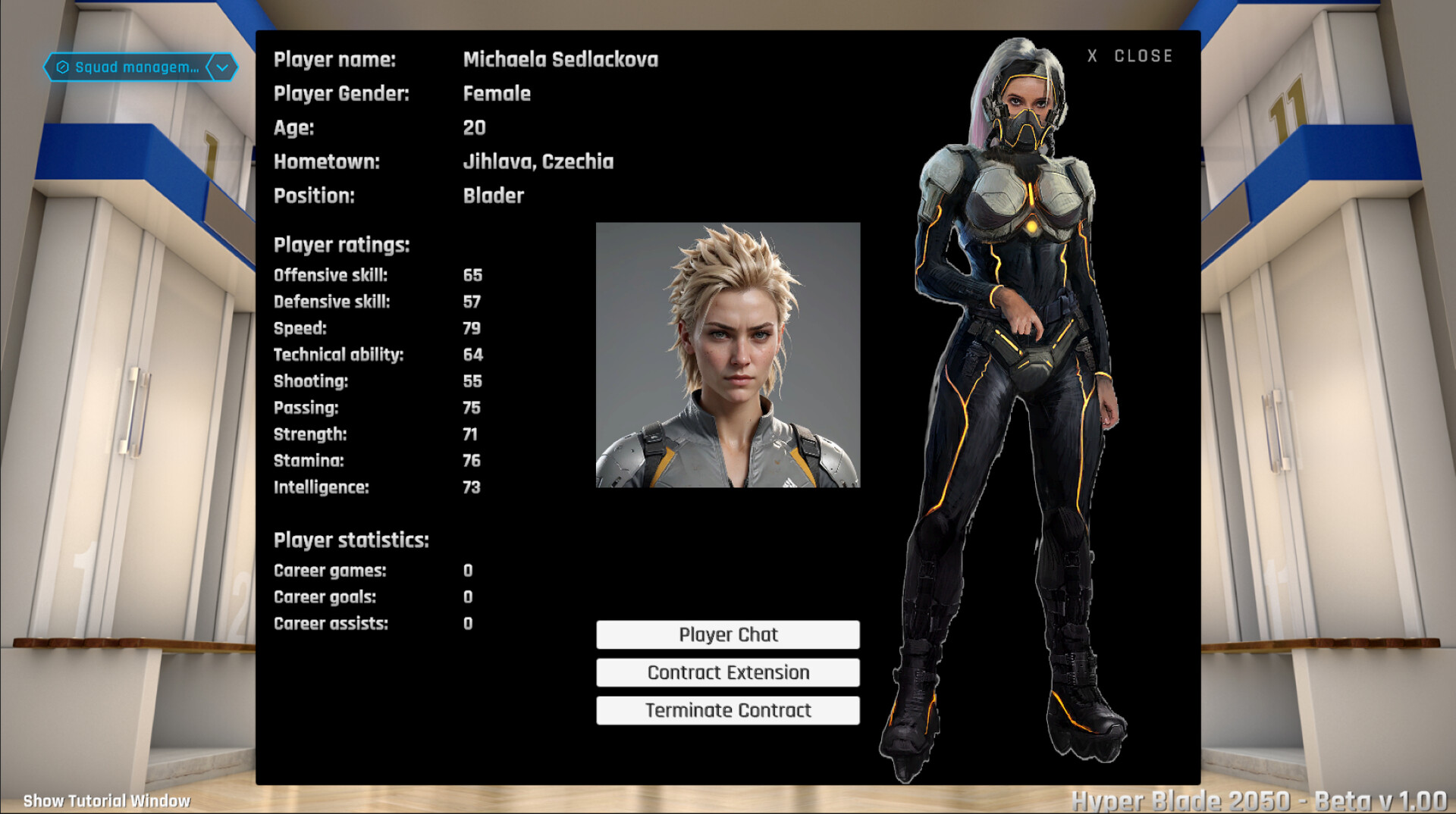This screenshot has width=1456, height=814.
Task: Click the hexagonal badge framing the dropdown arrow
Action: pos(221,67)
